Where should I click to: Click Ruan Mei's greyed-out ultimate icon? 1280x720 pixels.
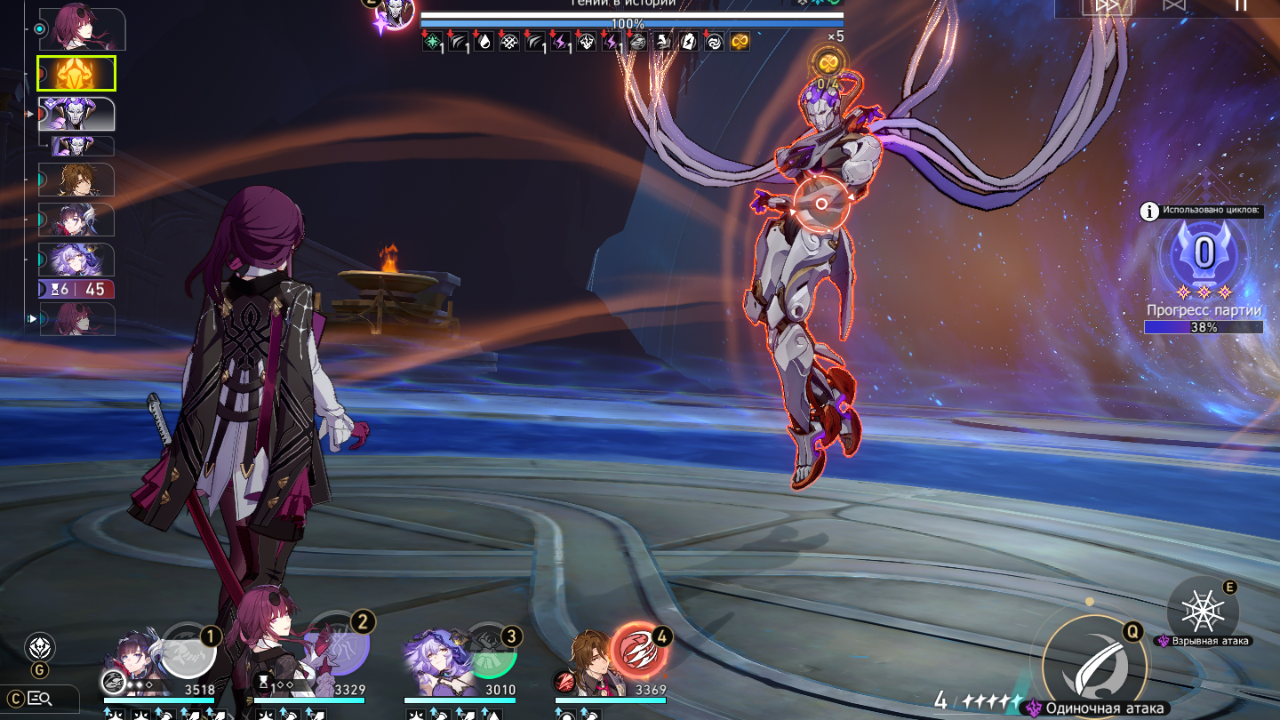[x=188, y=651]
